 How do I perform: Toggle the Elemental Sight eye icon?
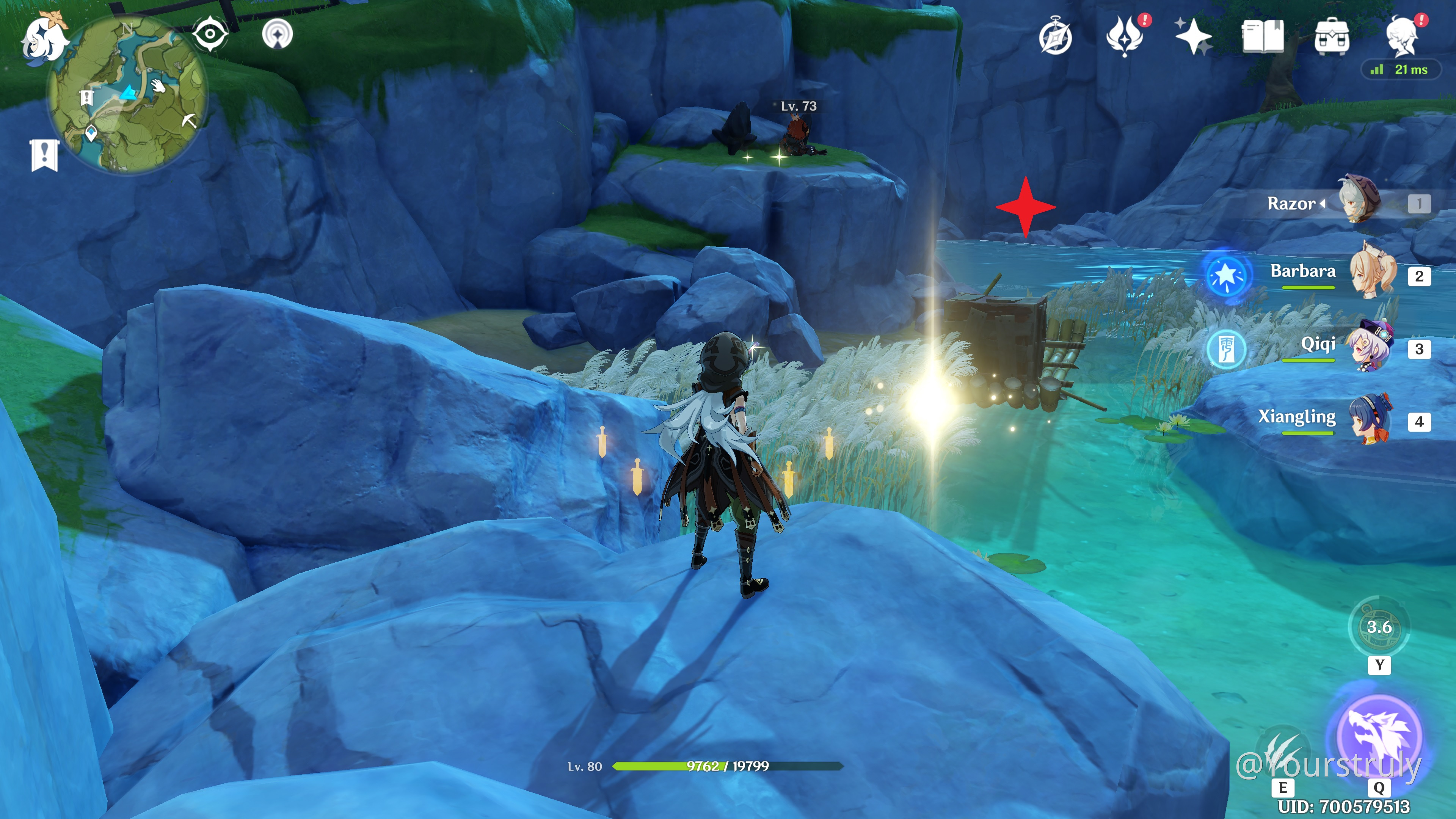point(210,34)
